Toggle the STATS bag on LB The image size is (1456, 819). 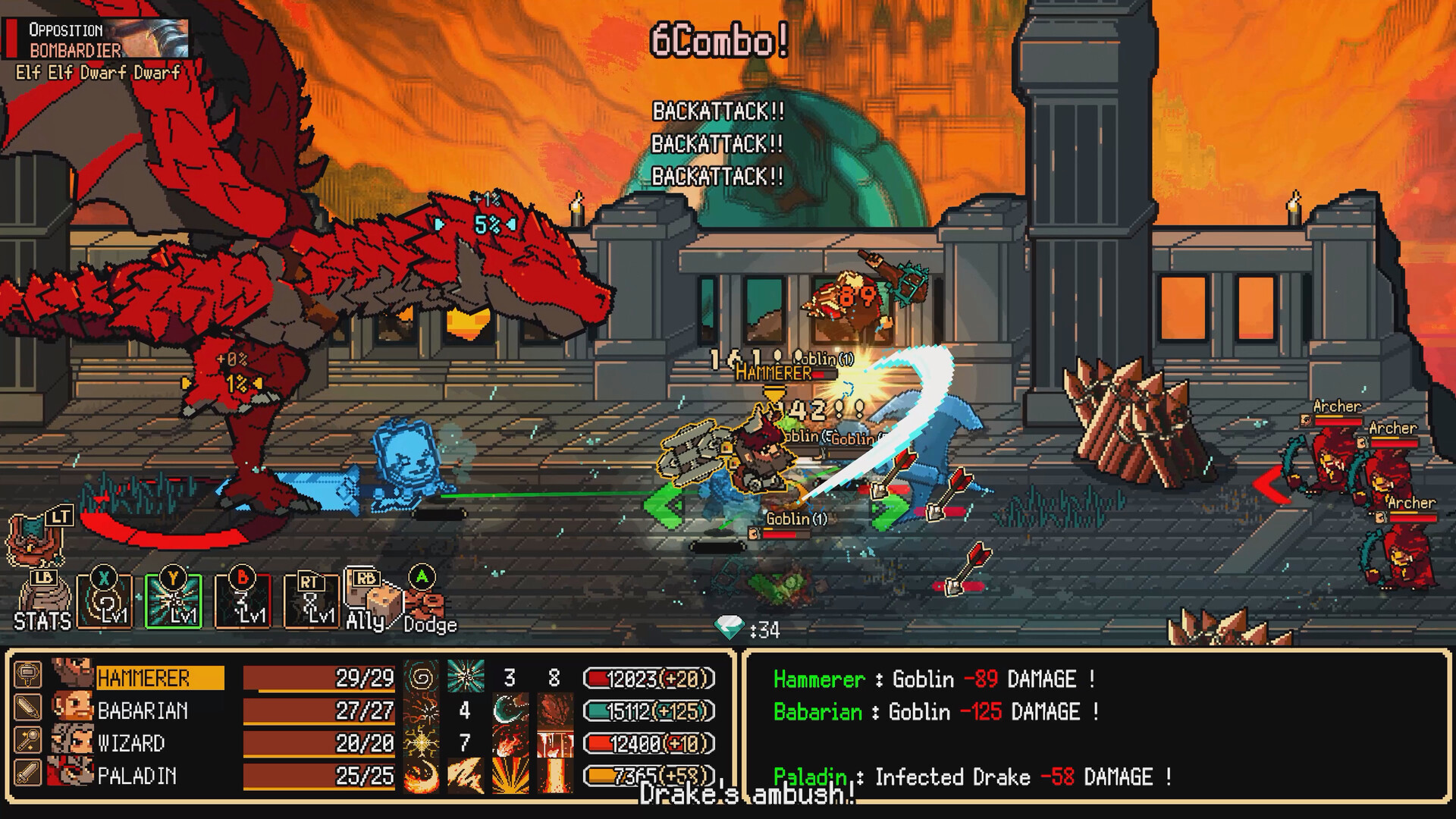45,599
